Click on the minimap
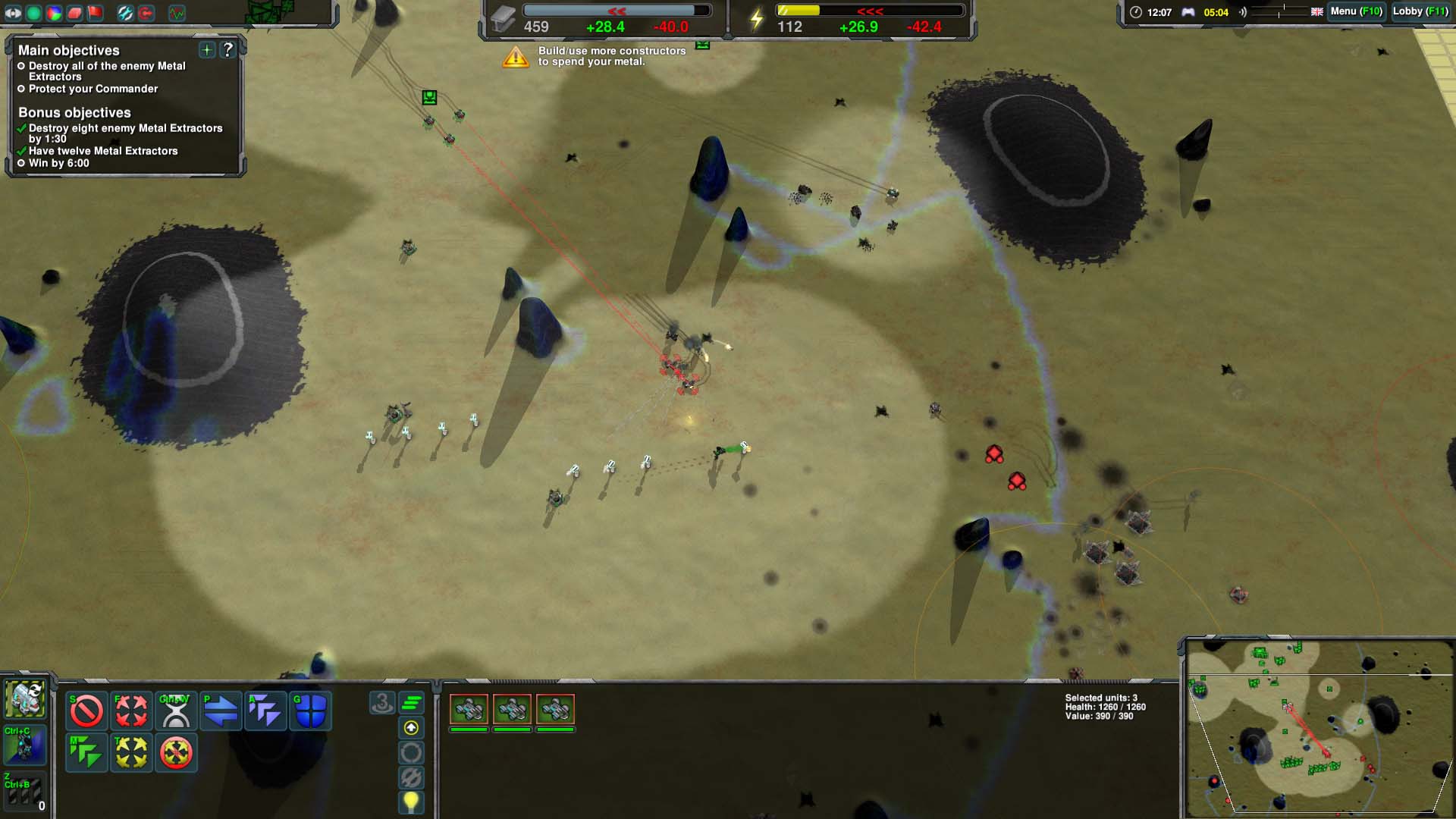1456x819 pixels. click(1318, 728)
